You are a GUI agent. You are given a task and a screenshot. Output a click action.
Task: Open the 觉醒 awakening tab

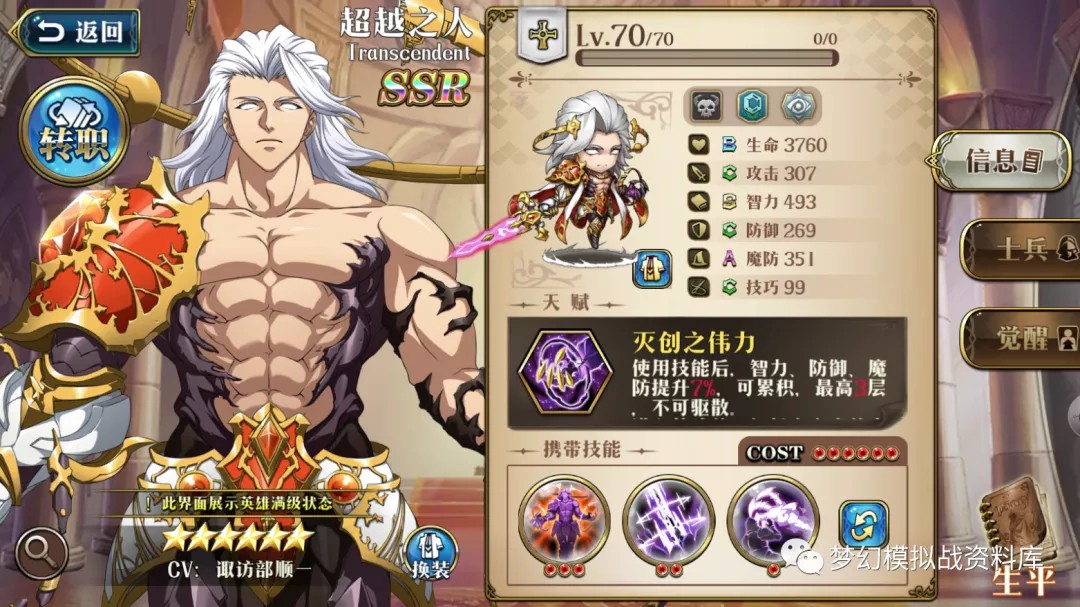[1020, 337]
